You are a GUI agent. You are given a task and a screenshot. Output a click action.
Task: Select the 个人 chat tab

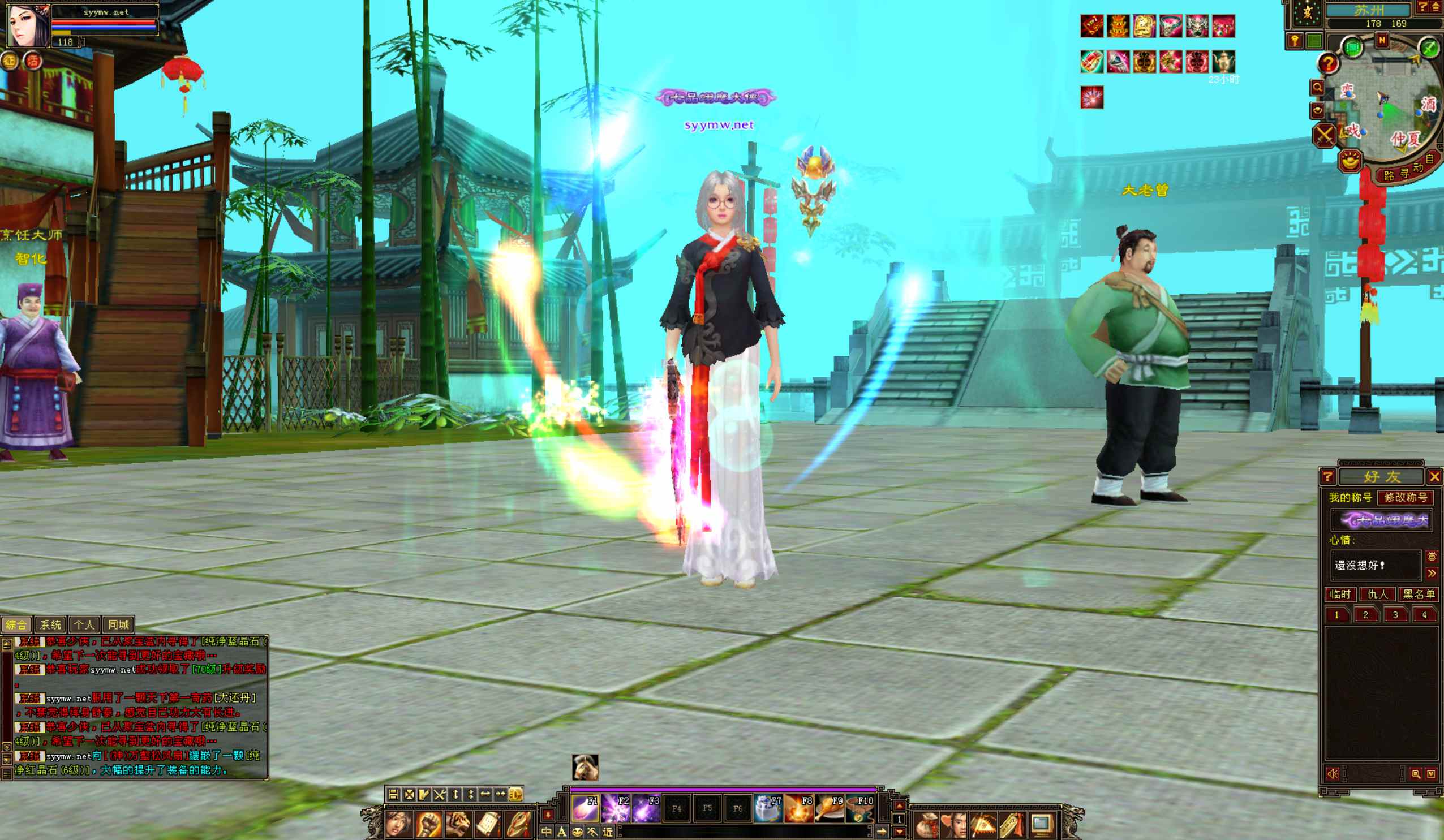(x=84, y=624)
